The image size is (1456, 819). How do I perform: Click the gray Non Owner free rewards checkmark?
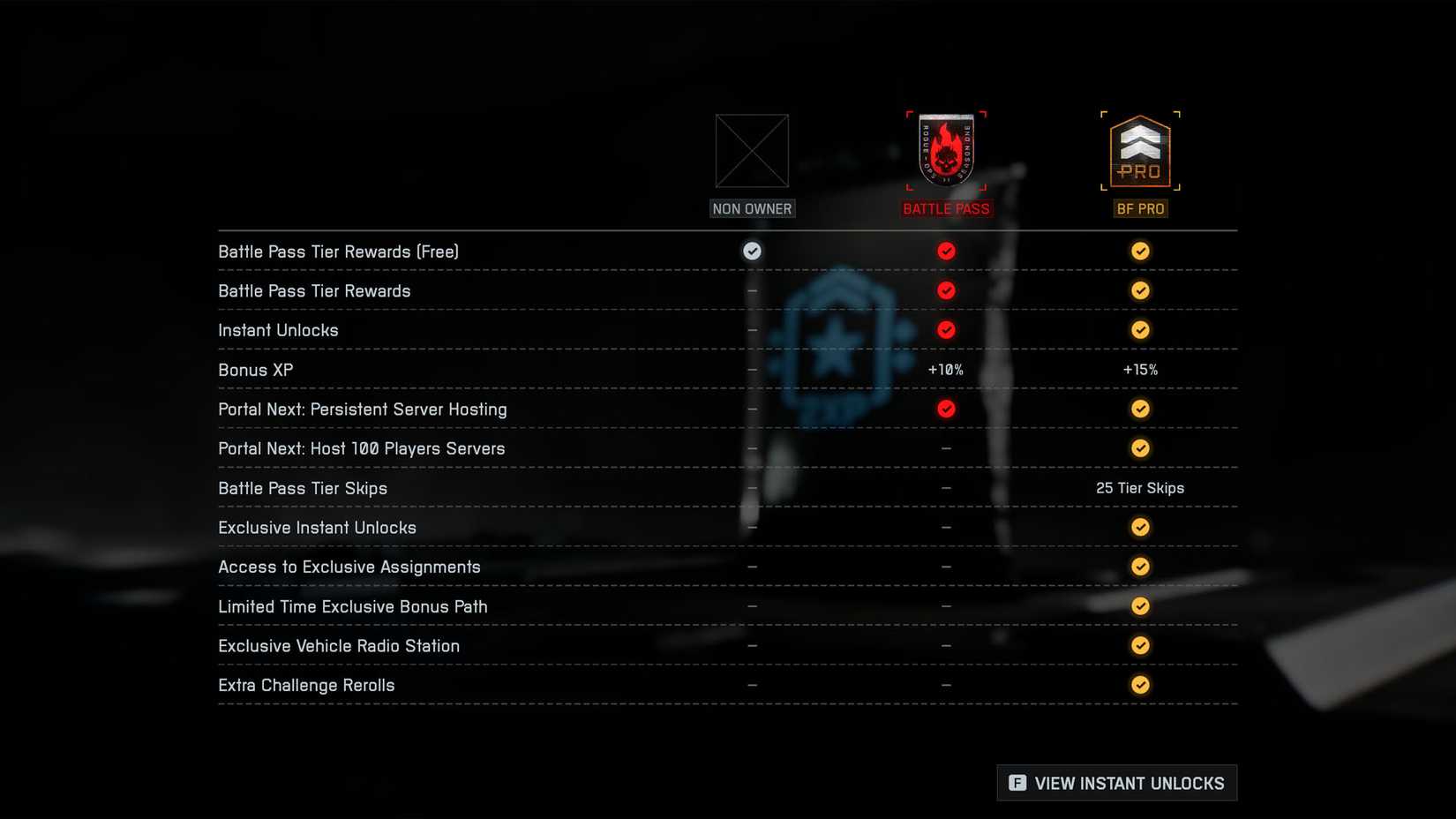[x=752, y=251]
